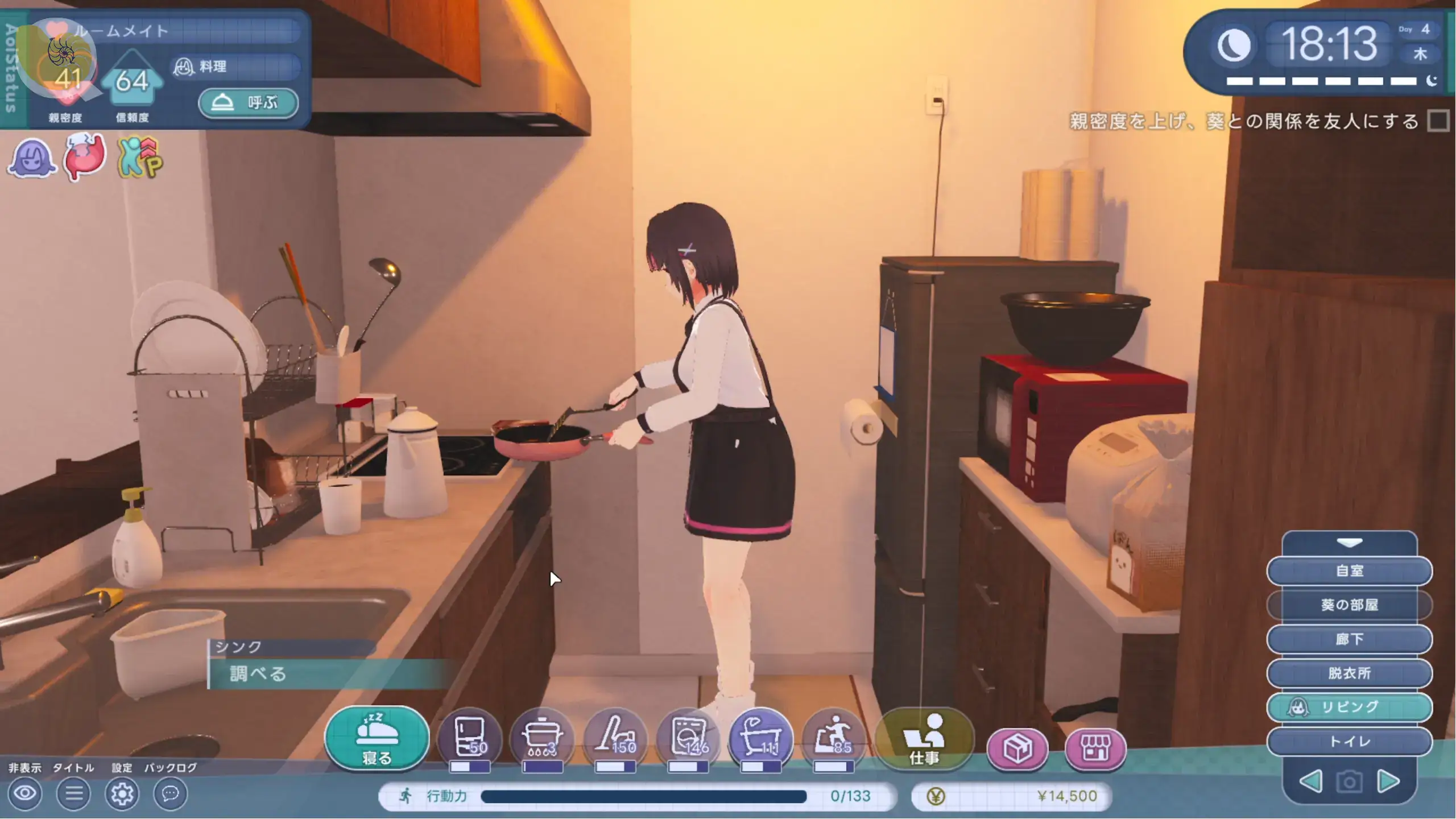Open the pink package delivery icon
The height and width of the screenshot is (819, 1456).
[x=1017, y=748]
